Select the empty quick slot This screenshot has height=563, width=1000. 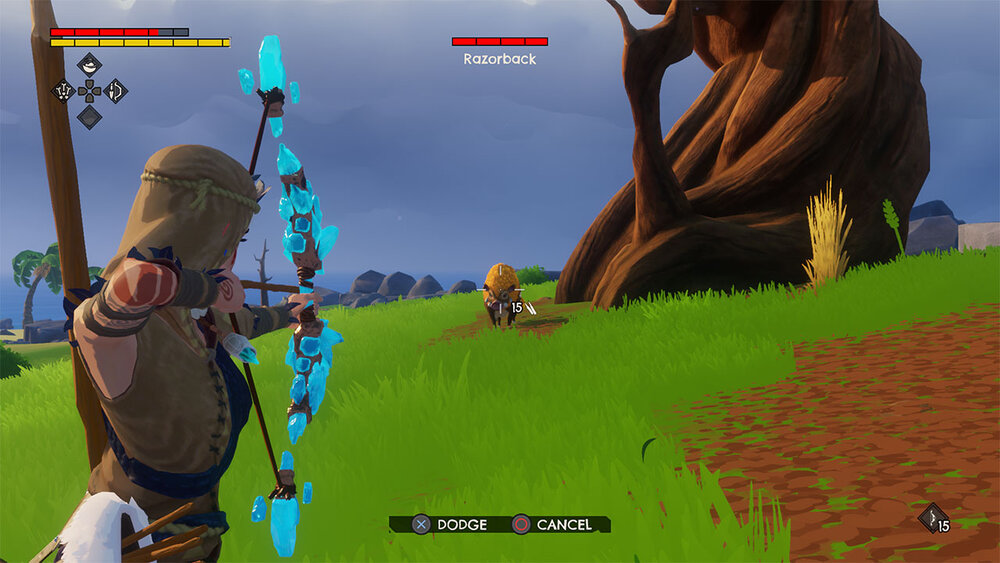89,117
